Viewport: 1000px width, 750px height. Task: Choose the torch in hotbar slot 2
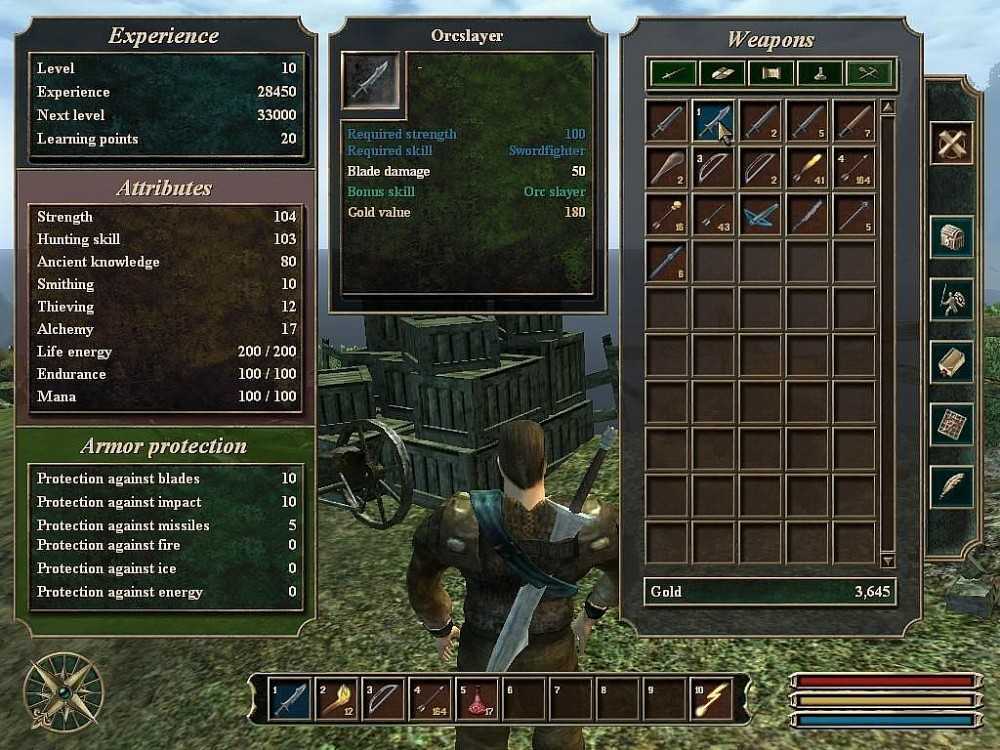click(338, 698)
